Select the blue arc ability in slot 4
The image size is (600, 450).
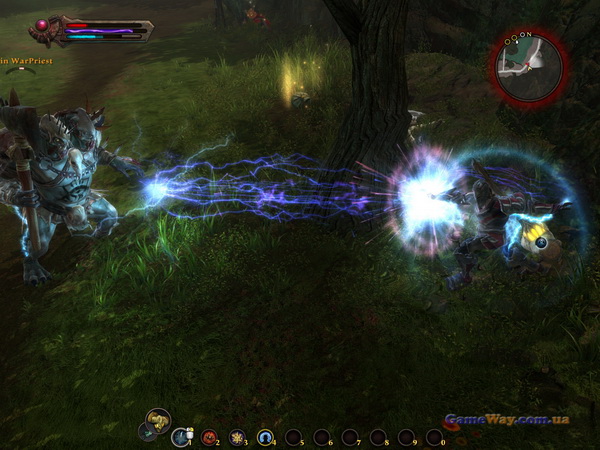pyautogui.click(x=265, y=437)
